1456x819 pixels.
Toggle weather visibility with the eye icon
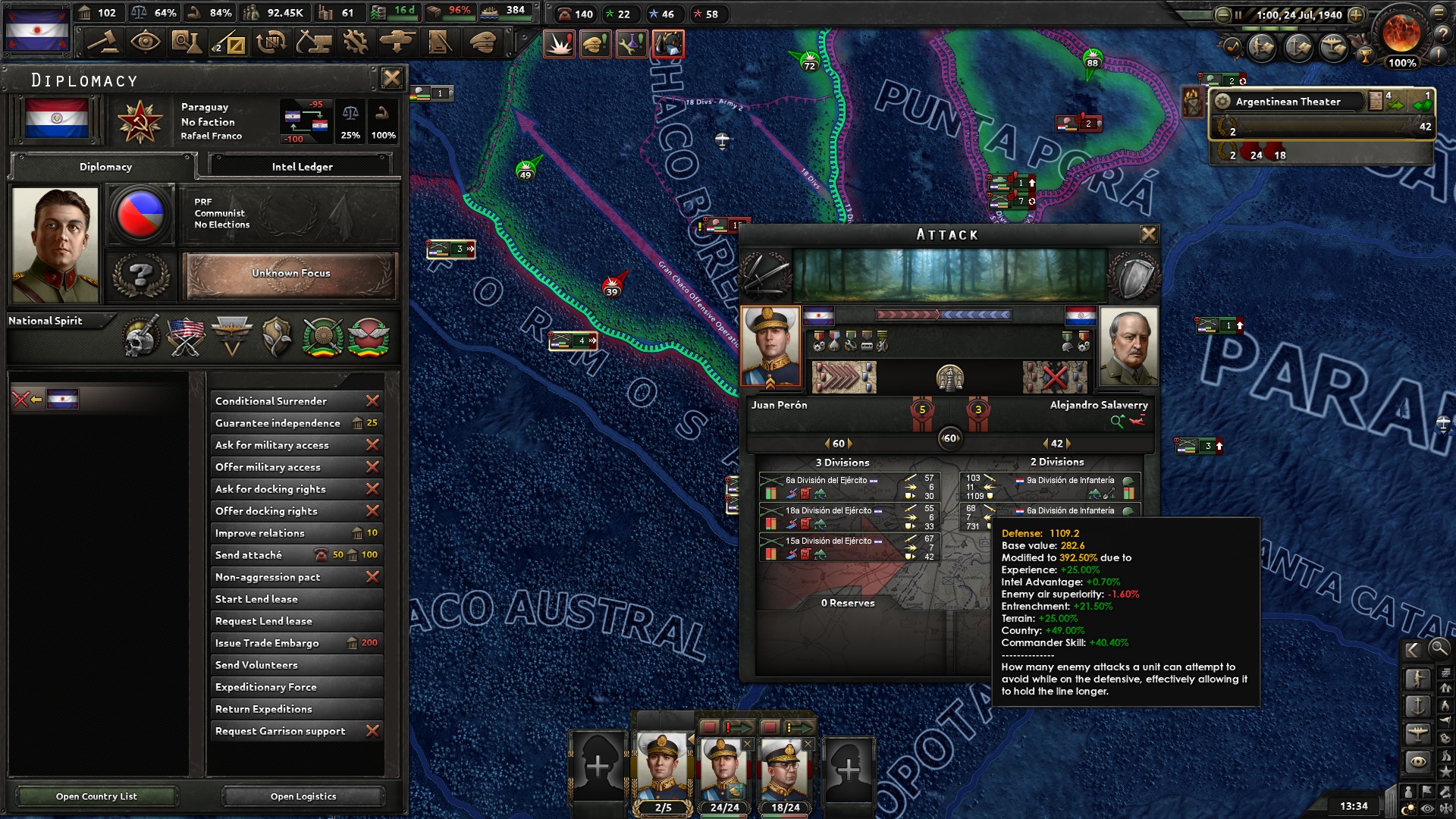coord(1426,807)
